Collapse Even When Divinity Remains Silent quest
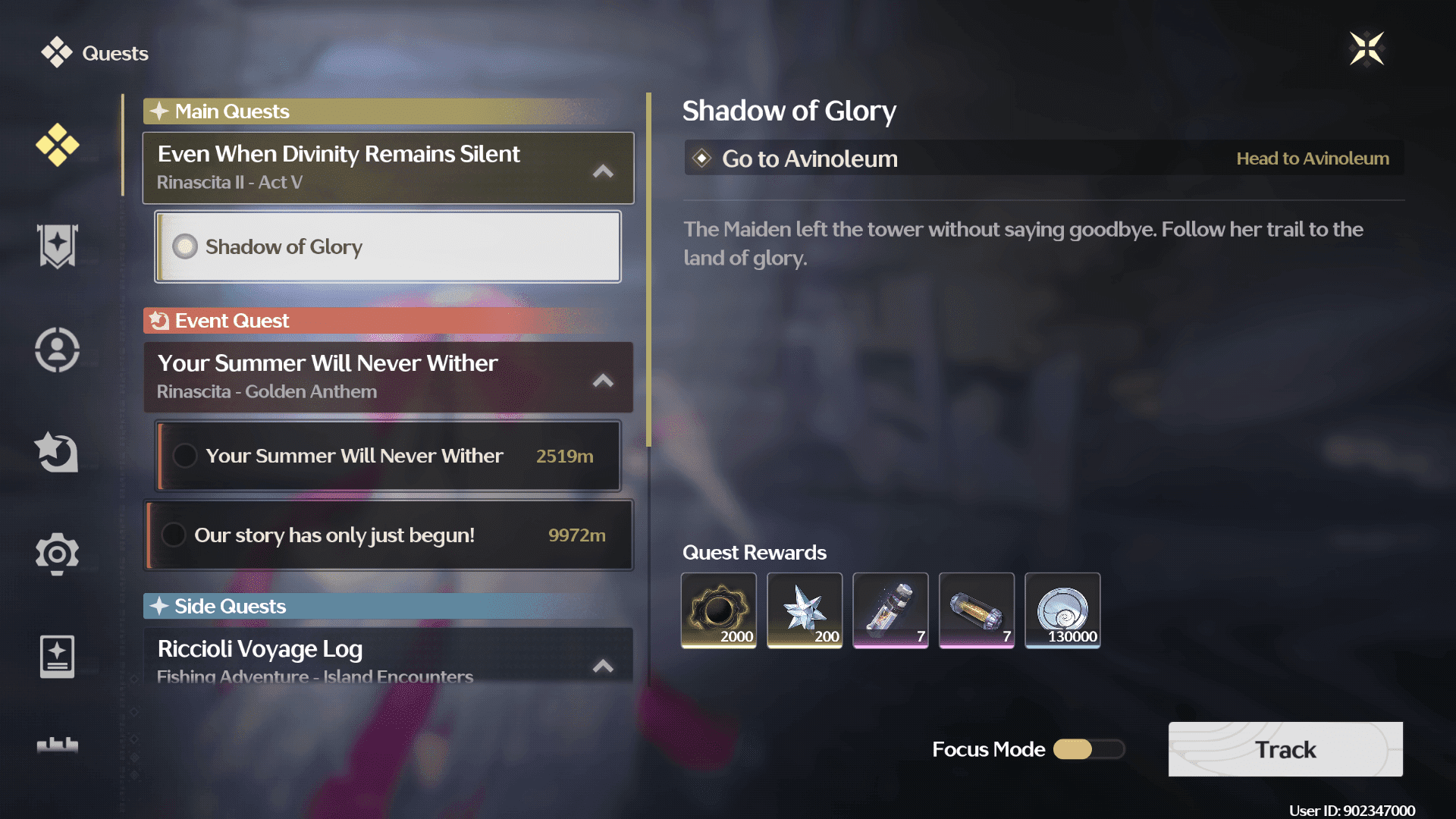 602,172
